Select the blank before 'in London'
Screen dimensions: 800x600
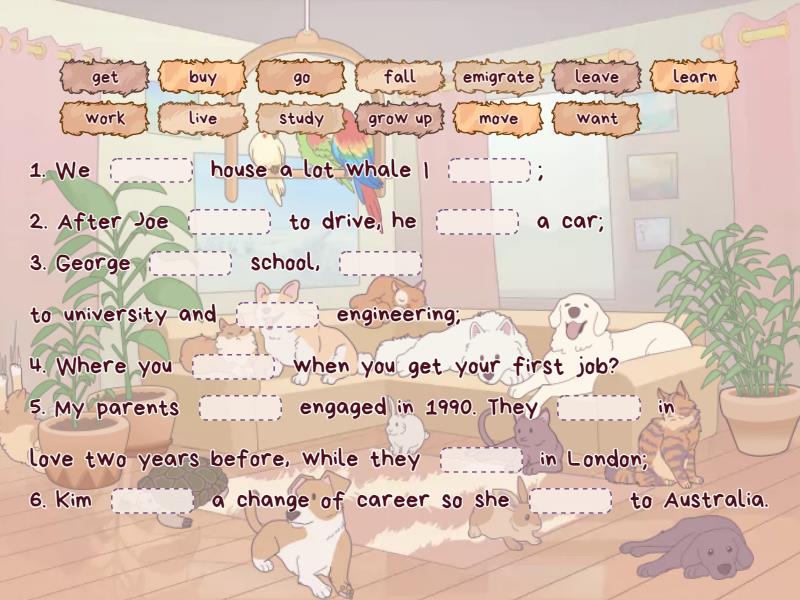coord(481,460)
